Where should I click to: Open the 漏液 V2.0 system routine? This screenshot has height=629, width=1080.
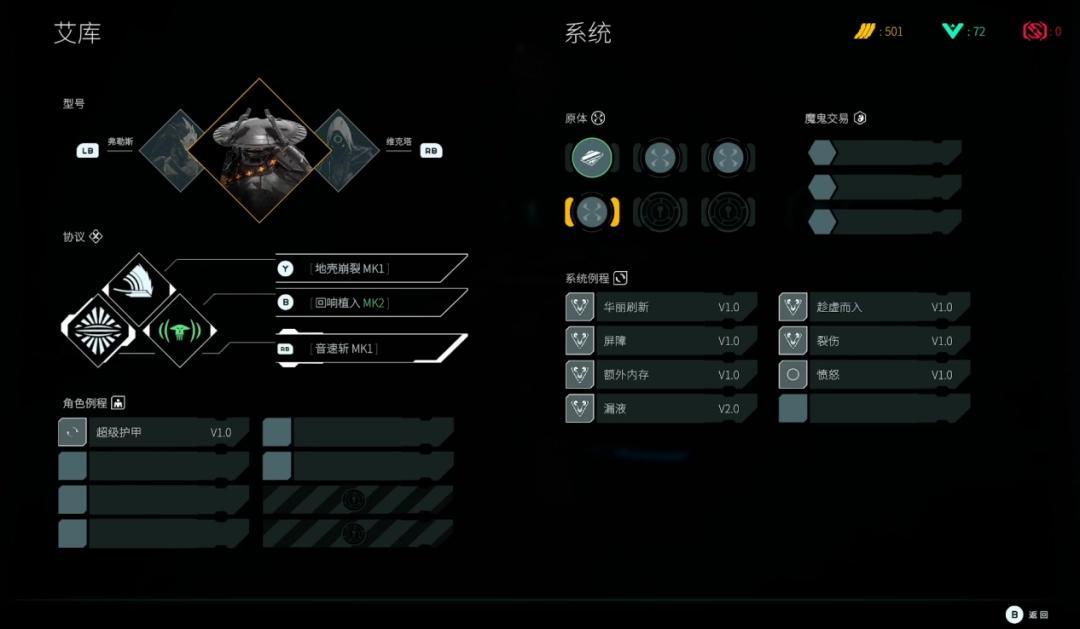[660, 408]
